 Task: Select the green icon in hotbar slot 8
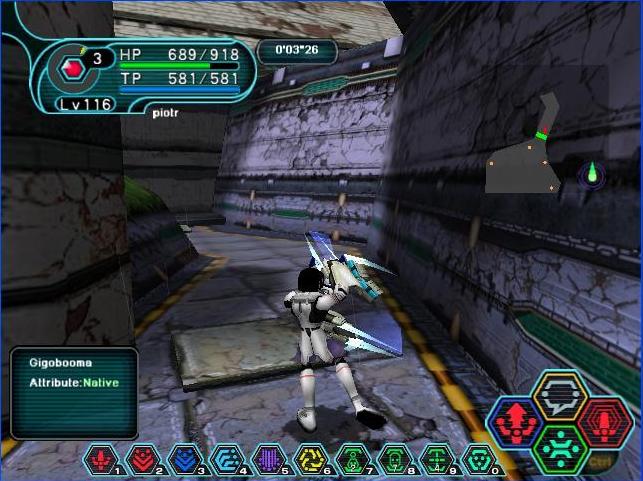[x=395, y=460]
